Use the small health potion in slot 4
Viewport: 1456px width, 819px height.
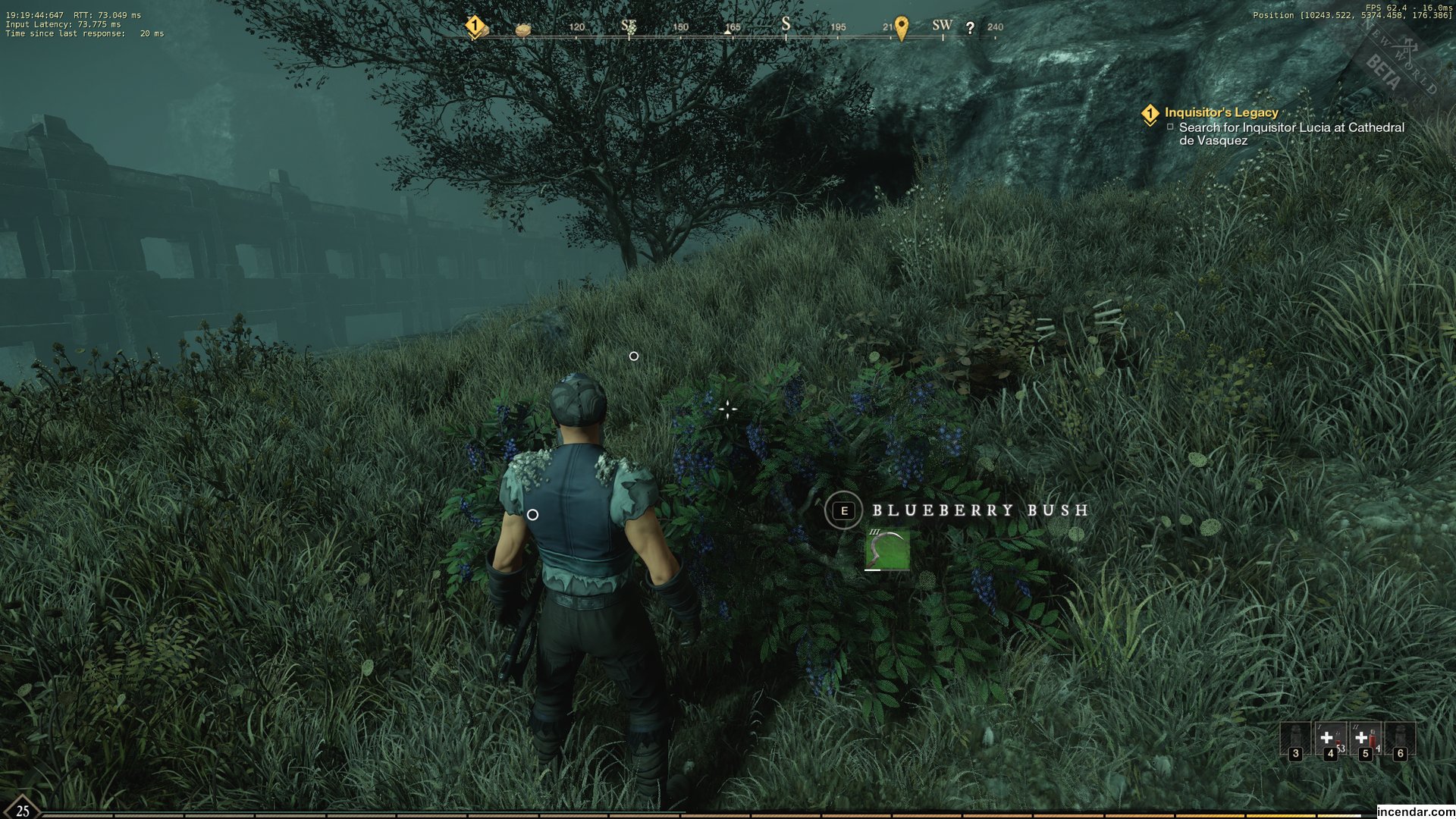point(1329,739)
